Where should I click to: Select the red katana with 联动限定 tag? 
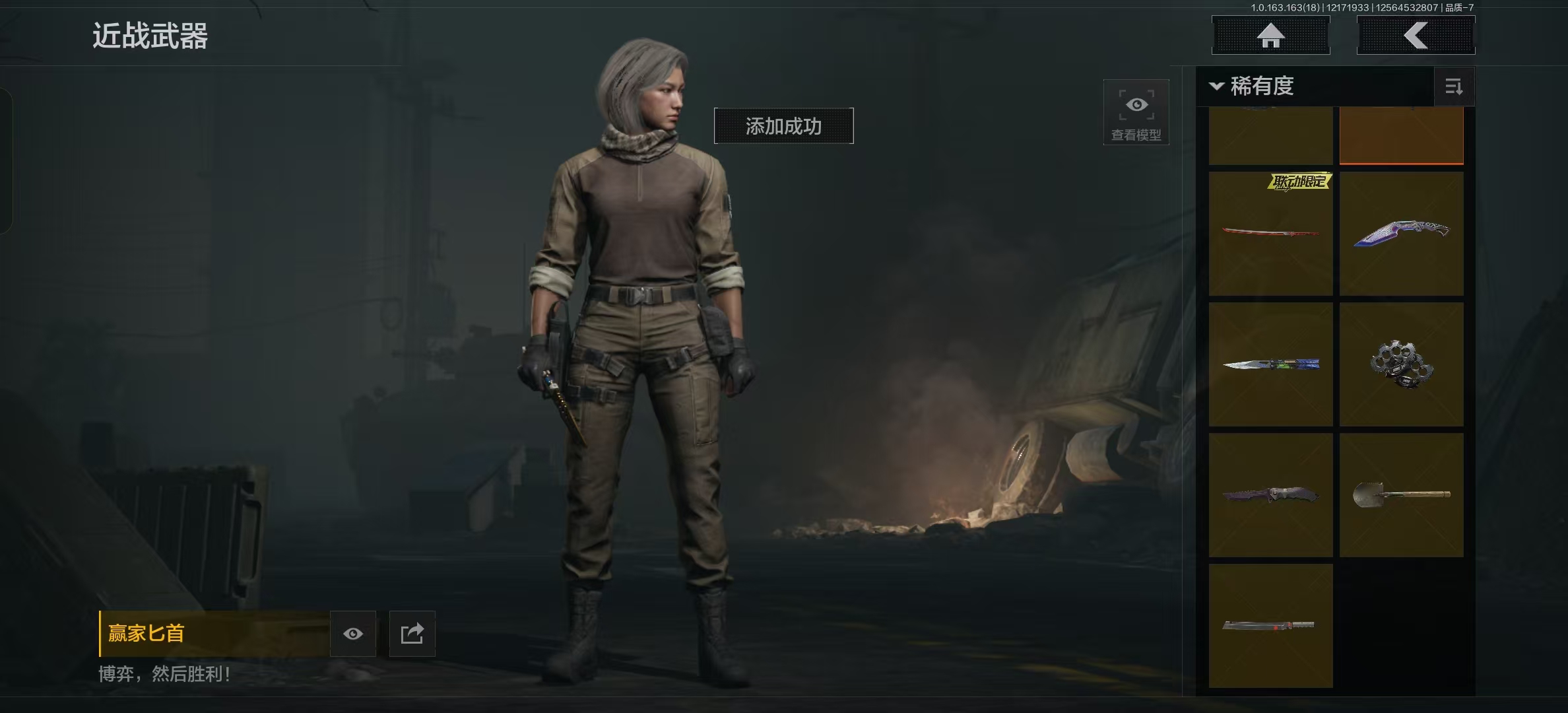coord(1270,234)
